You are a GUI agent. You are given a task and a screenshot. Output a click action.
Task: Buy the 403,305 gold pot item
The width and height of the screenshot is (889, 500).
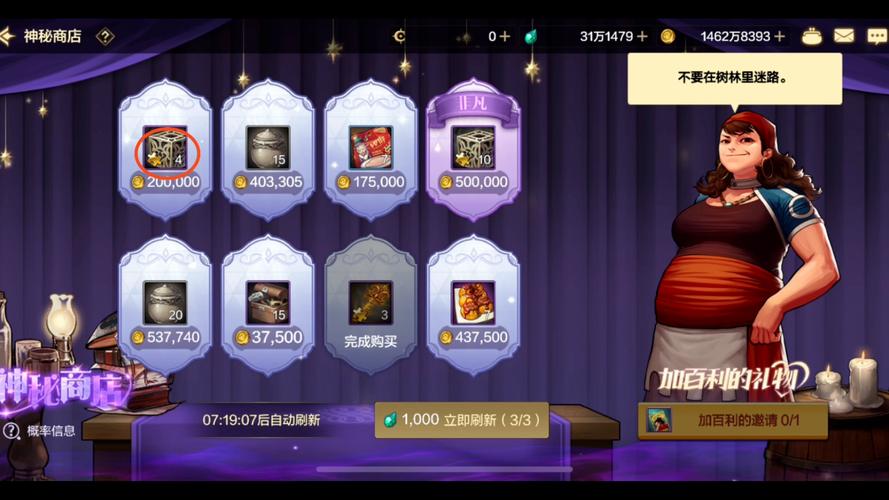pos(268,150)
